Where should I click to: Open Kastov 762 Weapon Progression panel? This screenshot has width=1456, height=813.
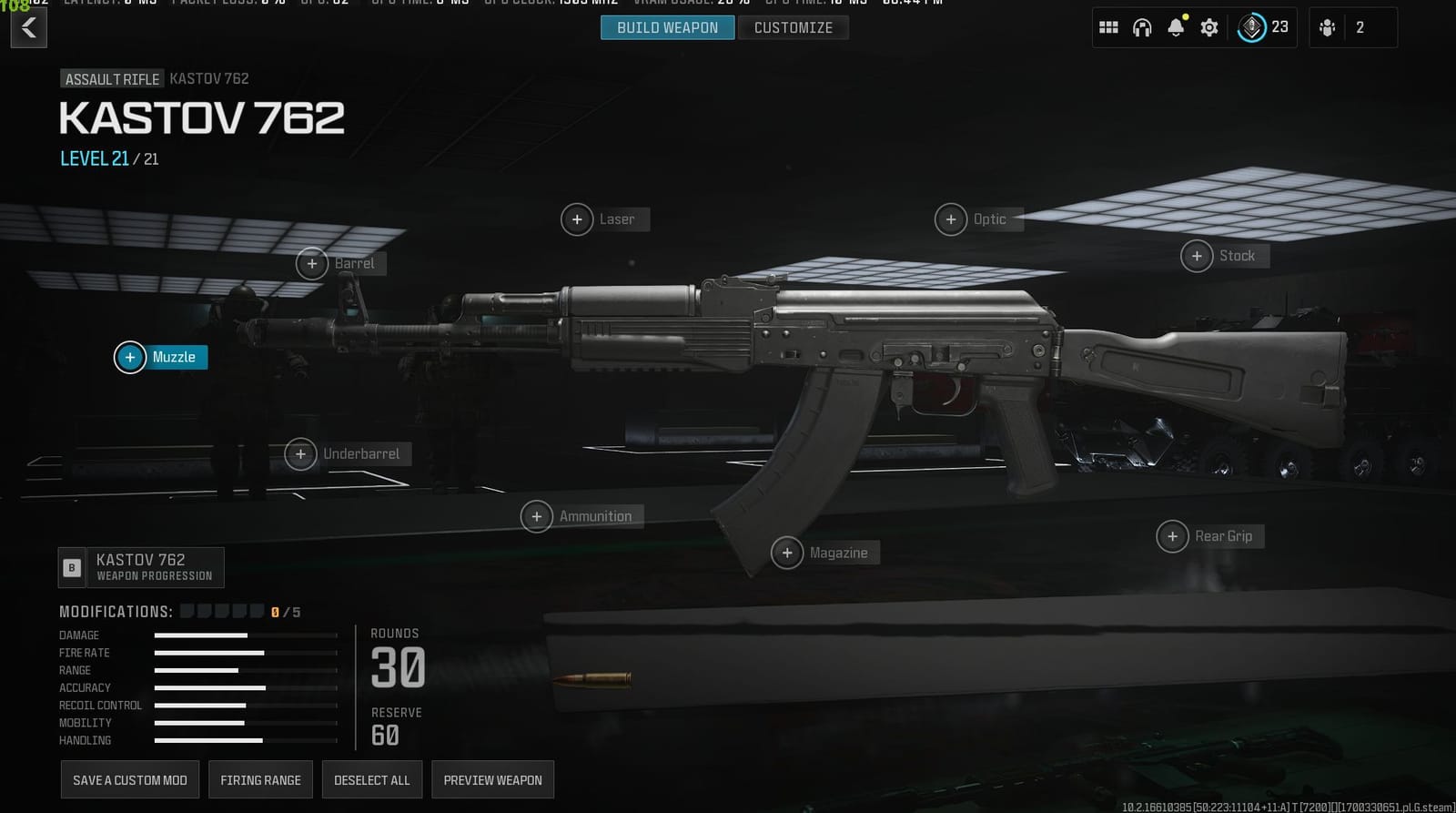[x=141, y=566]
